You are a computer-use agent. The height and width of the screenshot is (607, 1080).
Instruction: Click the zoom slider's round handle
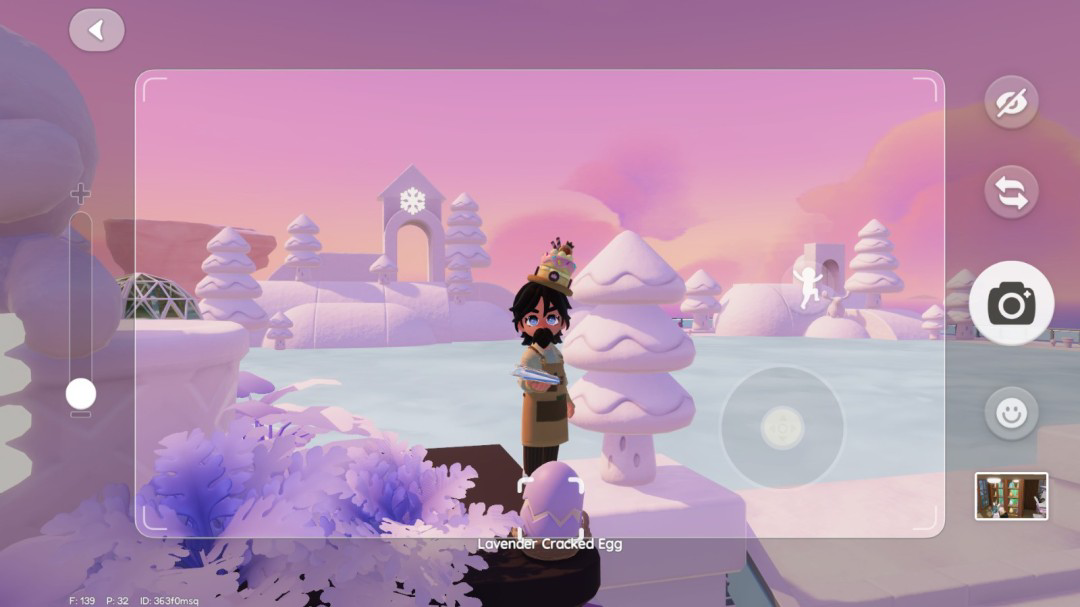(81, 393)
